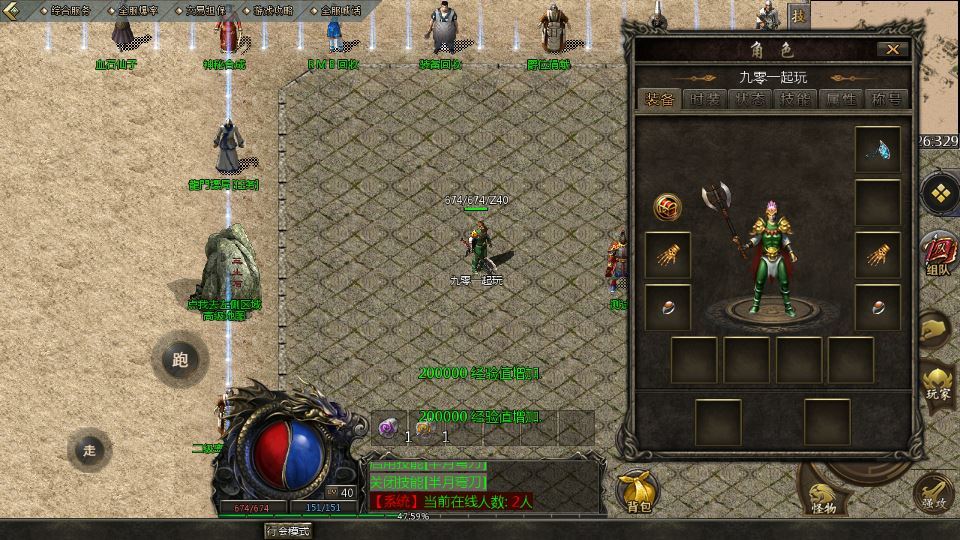Select the blue crystal necklace slot
The width and height of the screenshot is (960, 540).
pos(878,150)
